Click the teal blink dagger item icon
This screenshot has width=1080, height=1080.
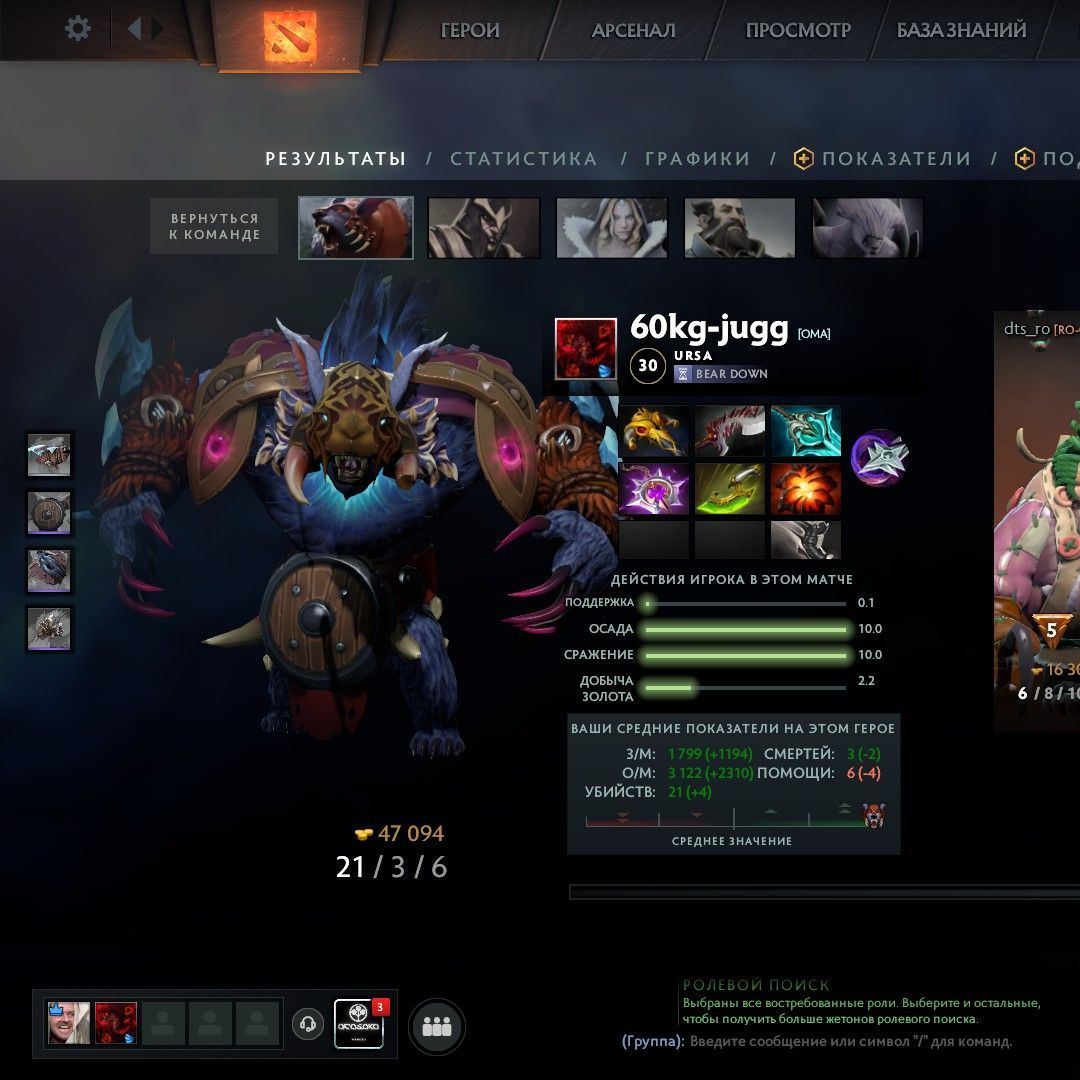point(806,431)
